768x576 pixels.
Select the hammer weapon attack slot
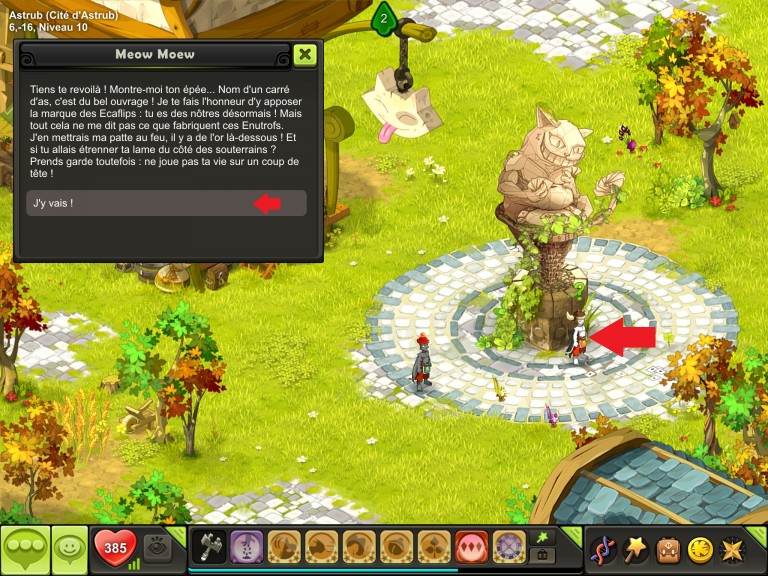pos(209,548)
